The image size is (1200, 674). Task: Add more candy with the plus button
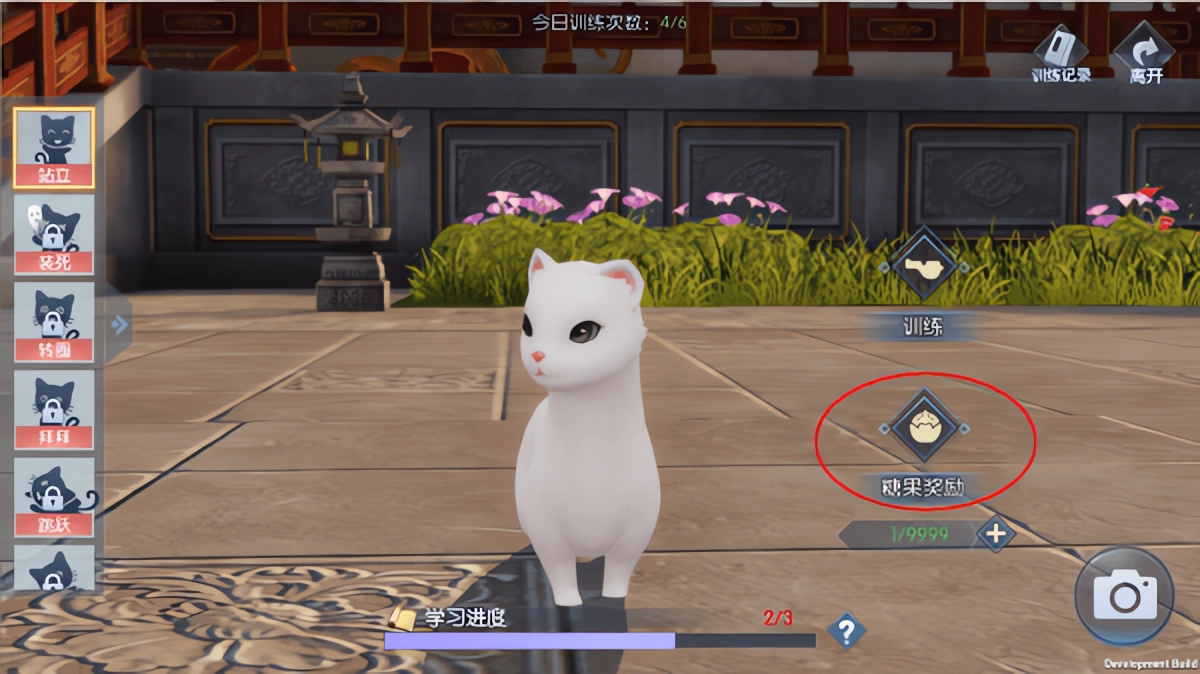(996, 534)
